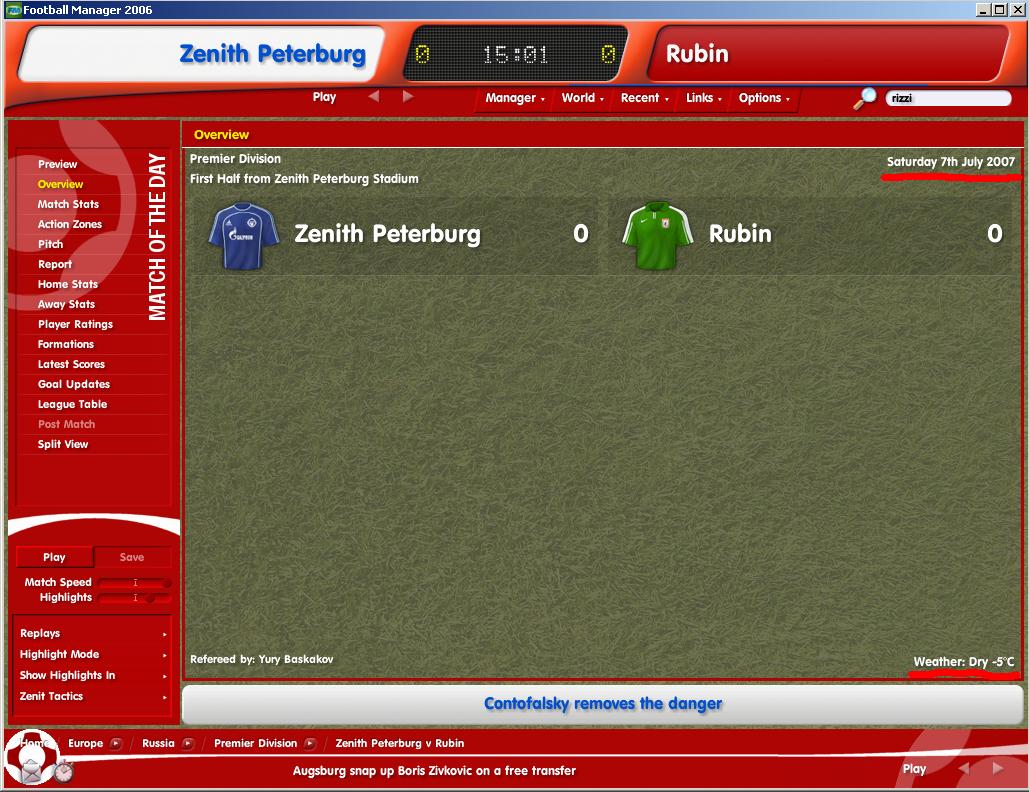Viewport: 1029px width, 792px height.
Task: Select Split View
Action: click(63, 444)
